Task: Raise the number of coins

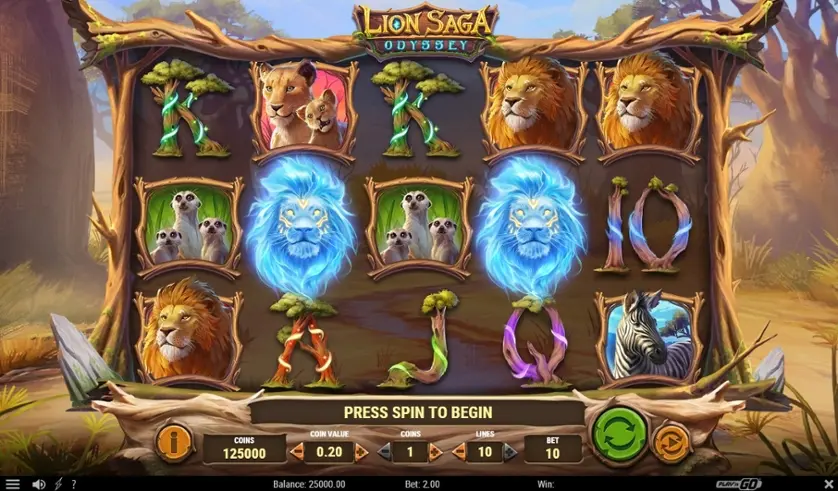Action: click(438, 451)
